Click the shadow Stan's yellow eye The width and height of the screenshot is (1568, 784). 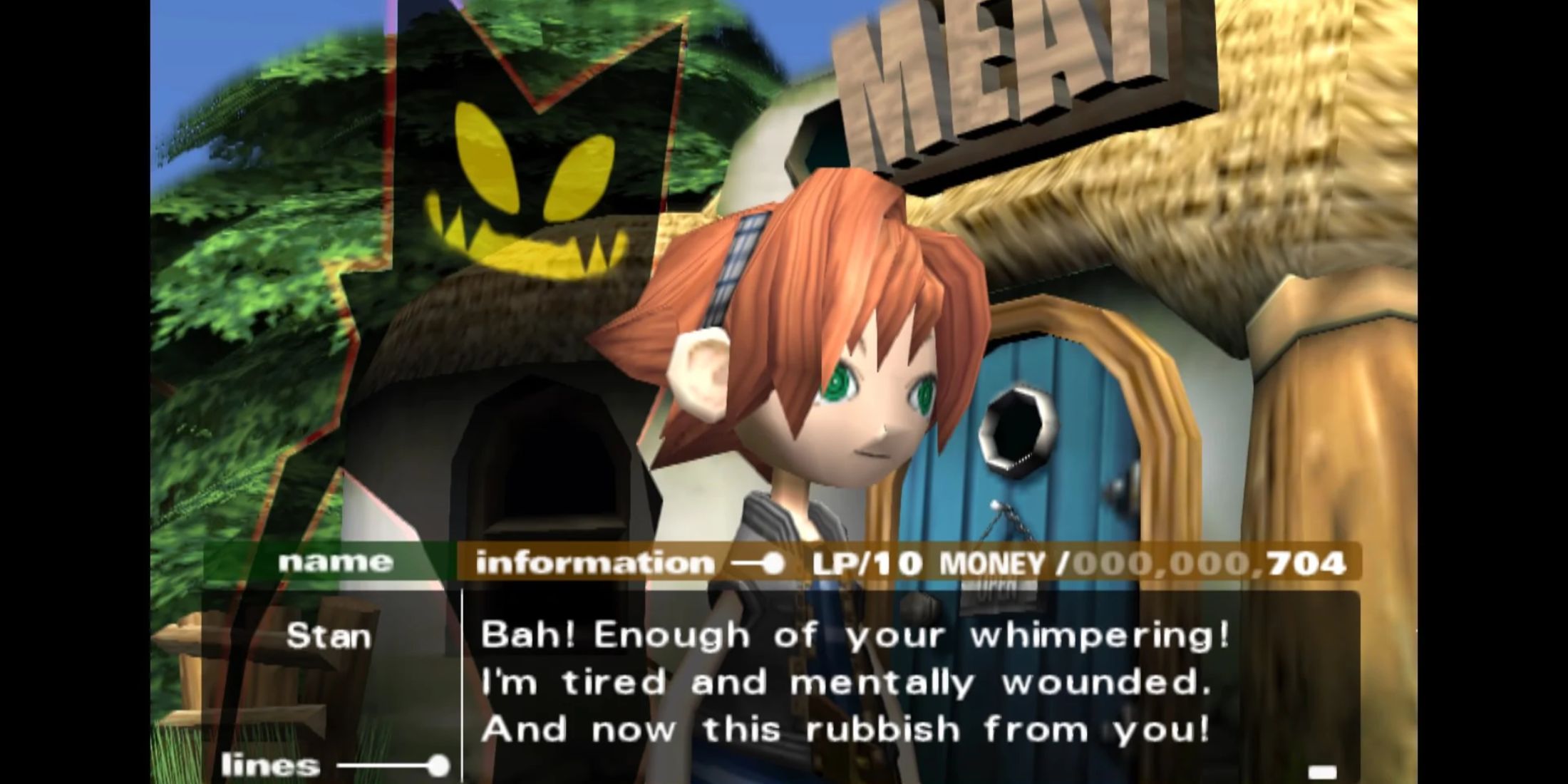tap(485, 153)
